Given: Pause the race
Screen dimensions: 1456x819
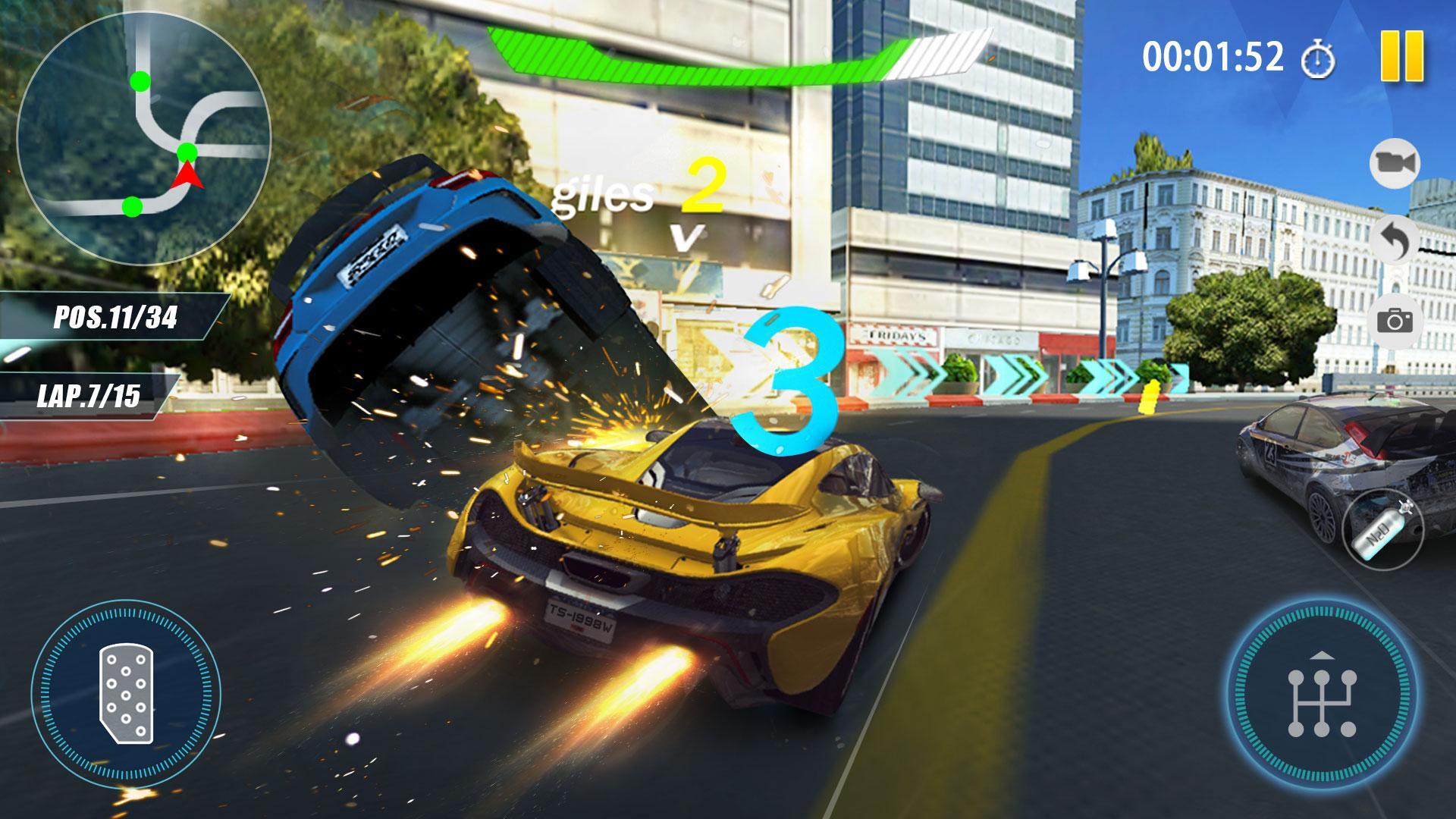Looking at the screenshot, I should (1404, 55).
